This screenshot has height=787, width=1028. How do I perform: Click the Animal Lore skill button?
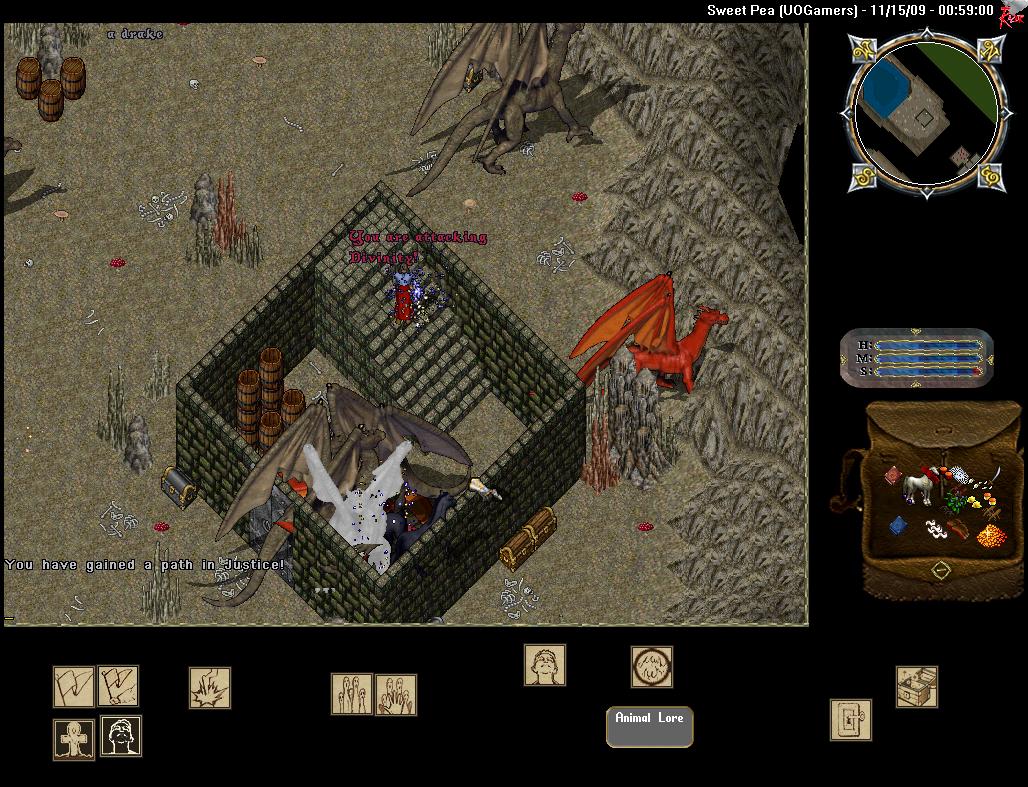click(649, 727)
